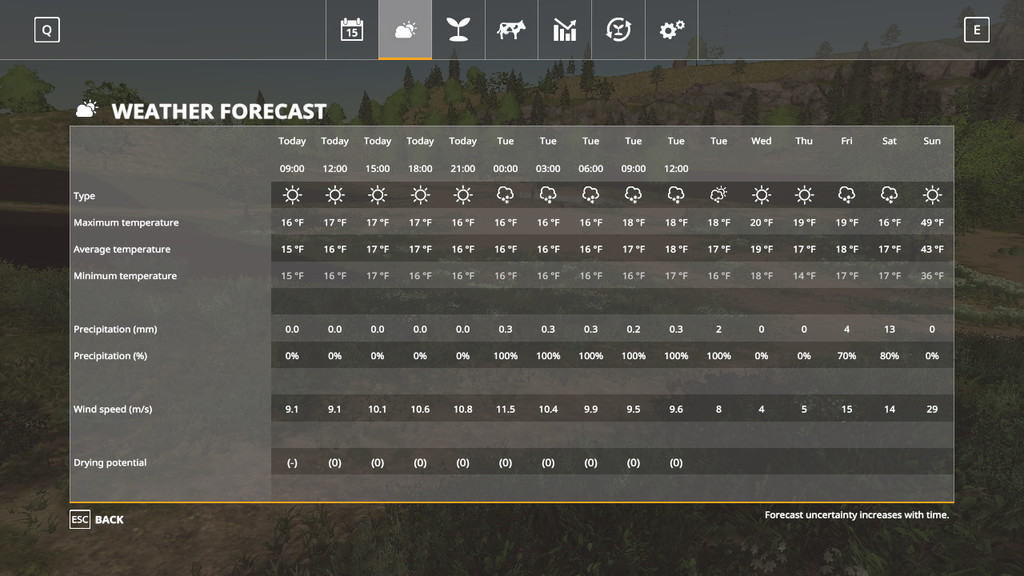1024x576 pixels.
Task: Switch to the crop sprout tab
Action: pos(458,30)
